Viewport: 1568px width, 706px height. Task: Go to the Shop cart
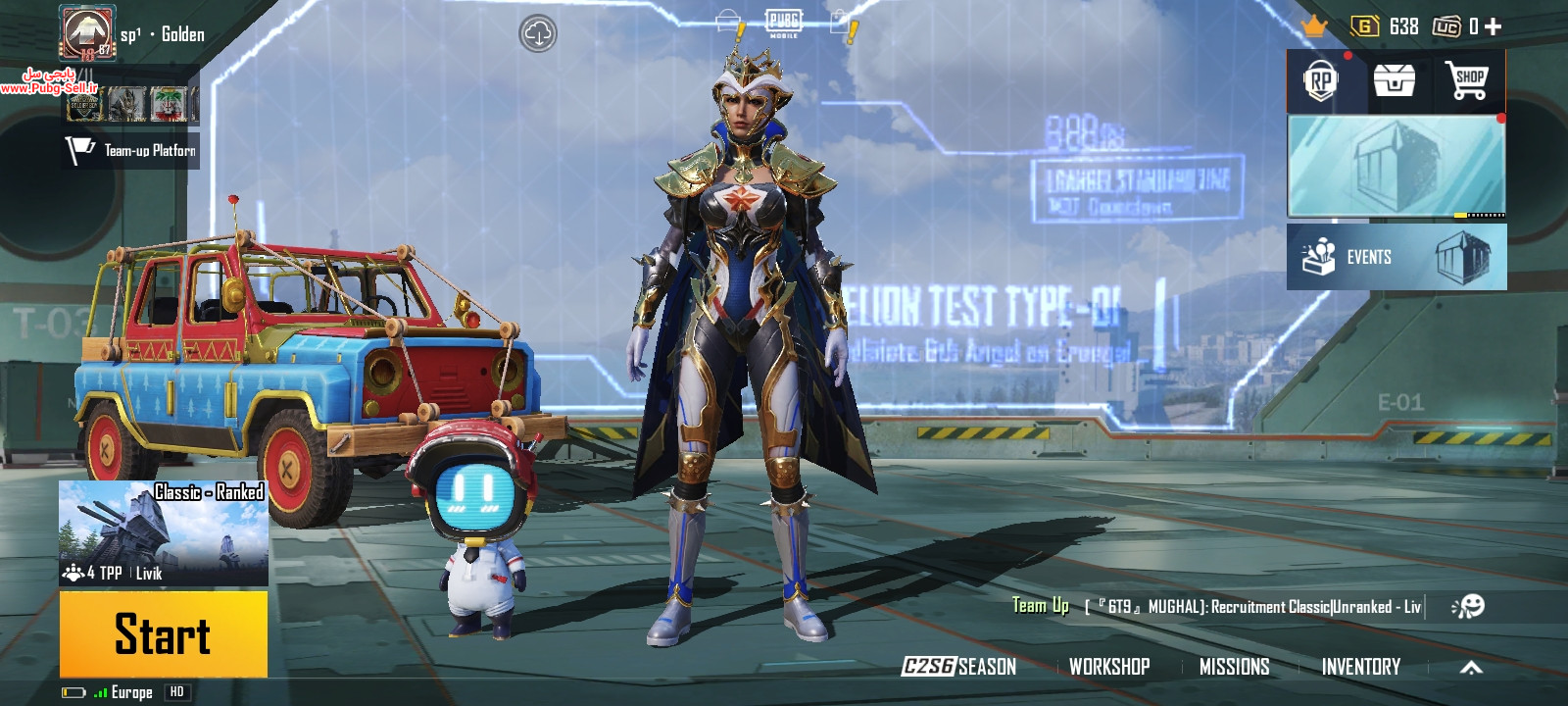[x=1467, y=80]
